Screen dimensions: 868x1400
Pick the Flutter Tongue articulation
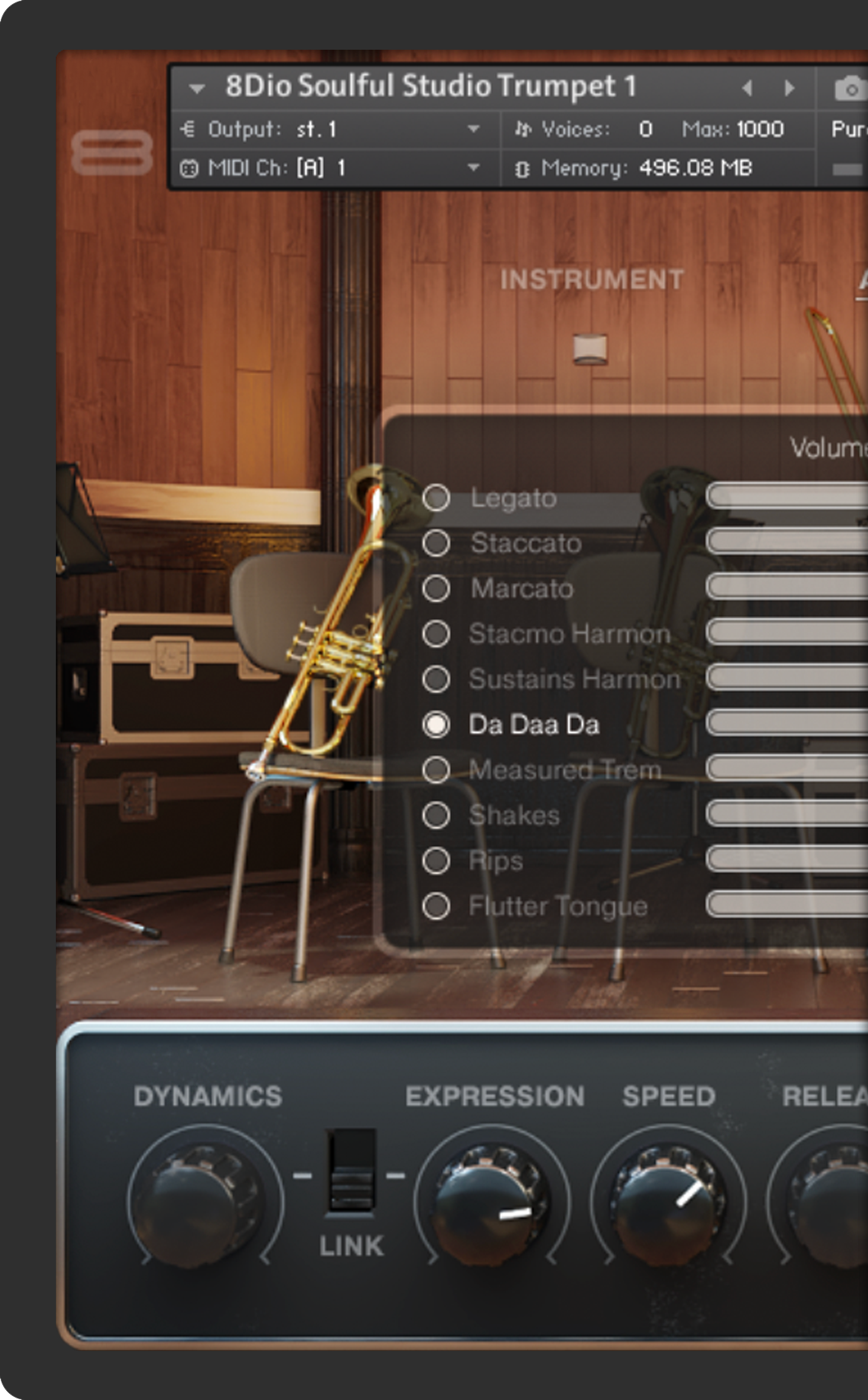click(x=436, y=906)
